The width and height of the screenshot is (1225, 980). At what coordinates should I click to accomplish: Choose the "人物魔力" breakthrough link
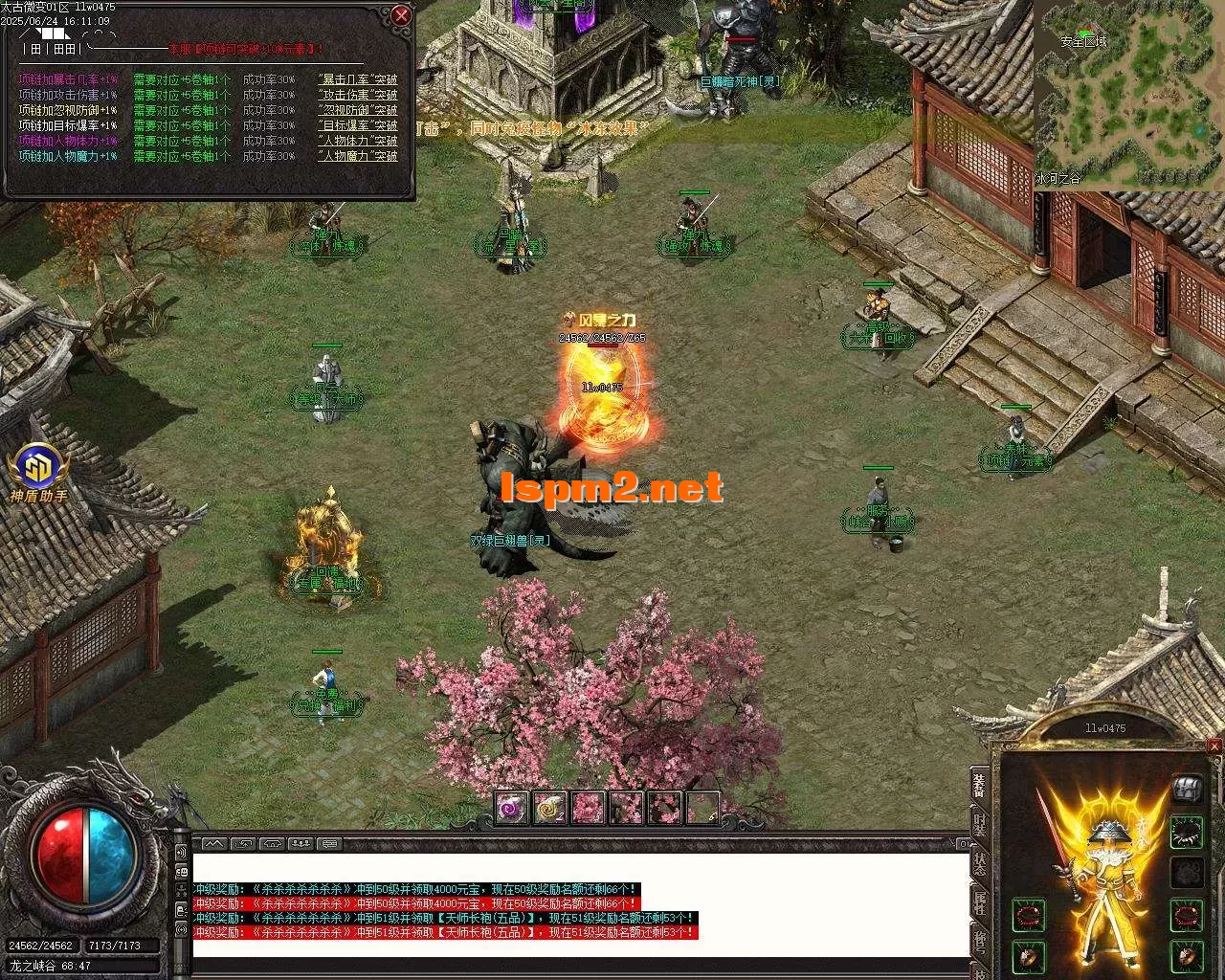pyautogui.click(x=357, y=156)
